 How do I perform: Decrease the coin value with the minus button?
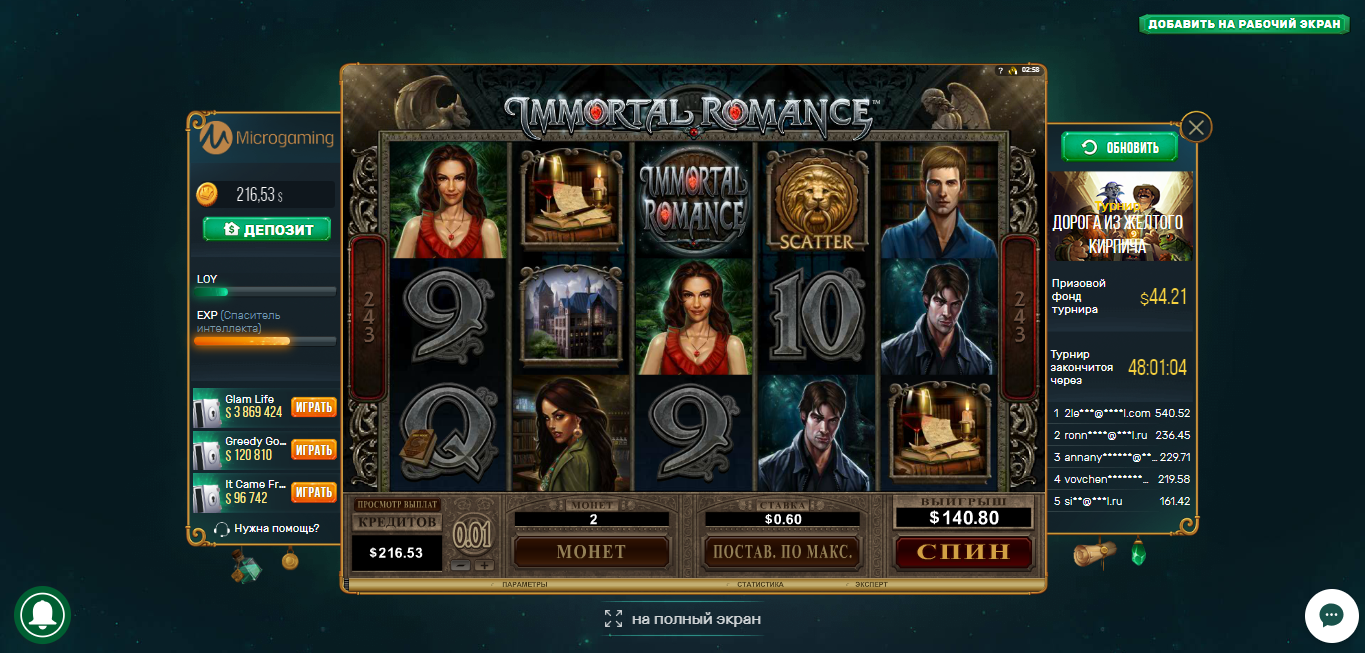coord(461,565)
